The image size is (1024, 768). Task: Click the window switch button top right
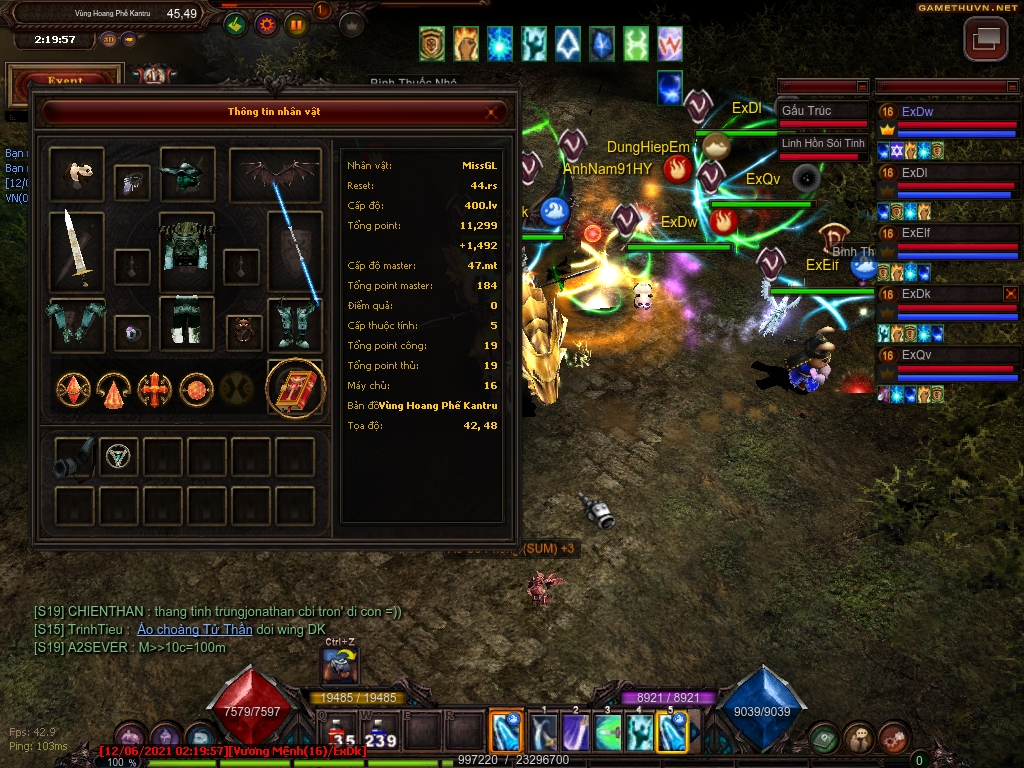click(x=985, y=39)
